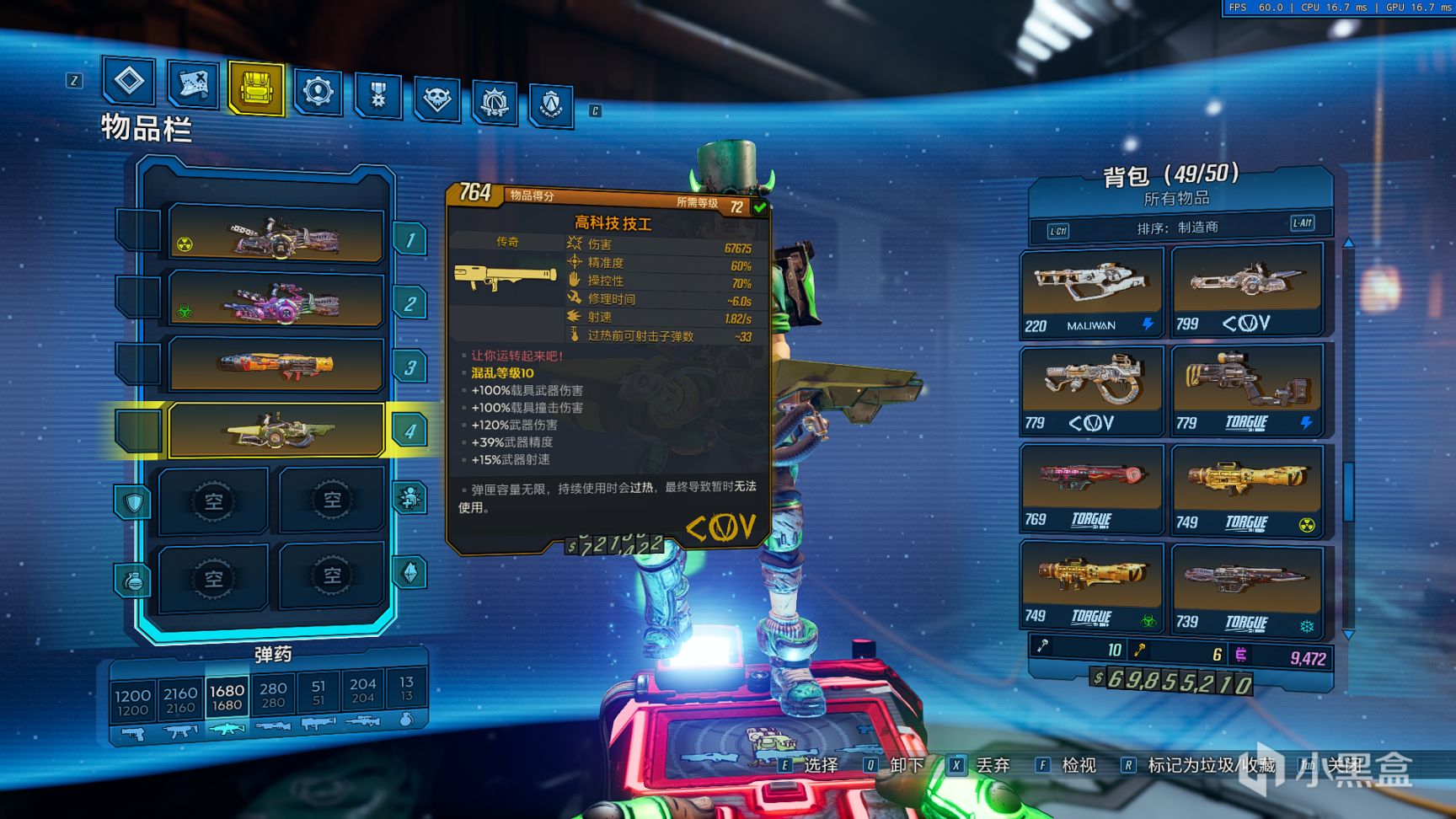Select the 749 Torgue corrosive weapon
The width and height of the screenshot is (1456, 819).
[1092, 586]
